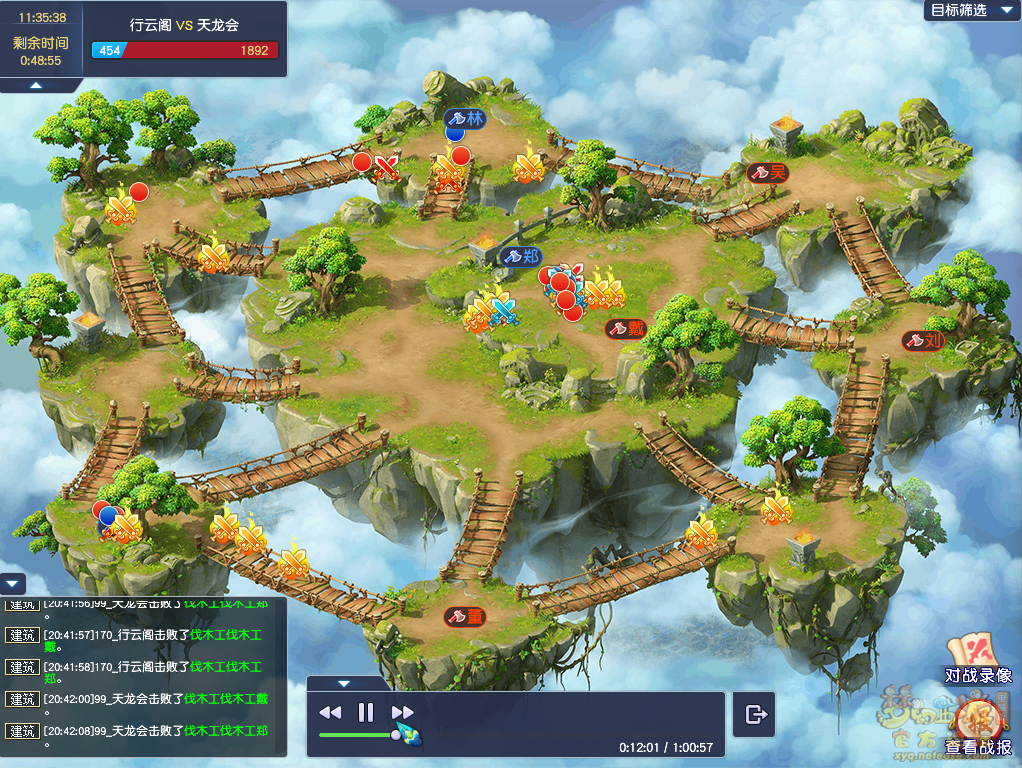Select the blue lumberjack marker 郑
This screenshot has height=768, width=1022.
click(x=522, y=256)
